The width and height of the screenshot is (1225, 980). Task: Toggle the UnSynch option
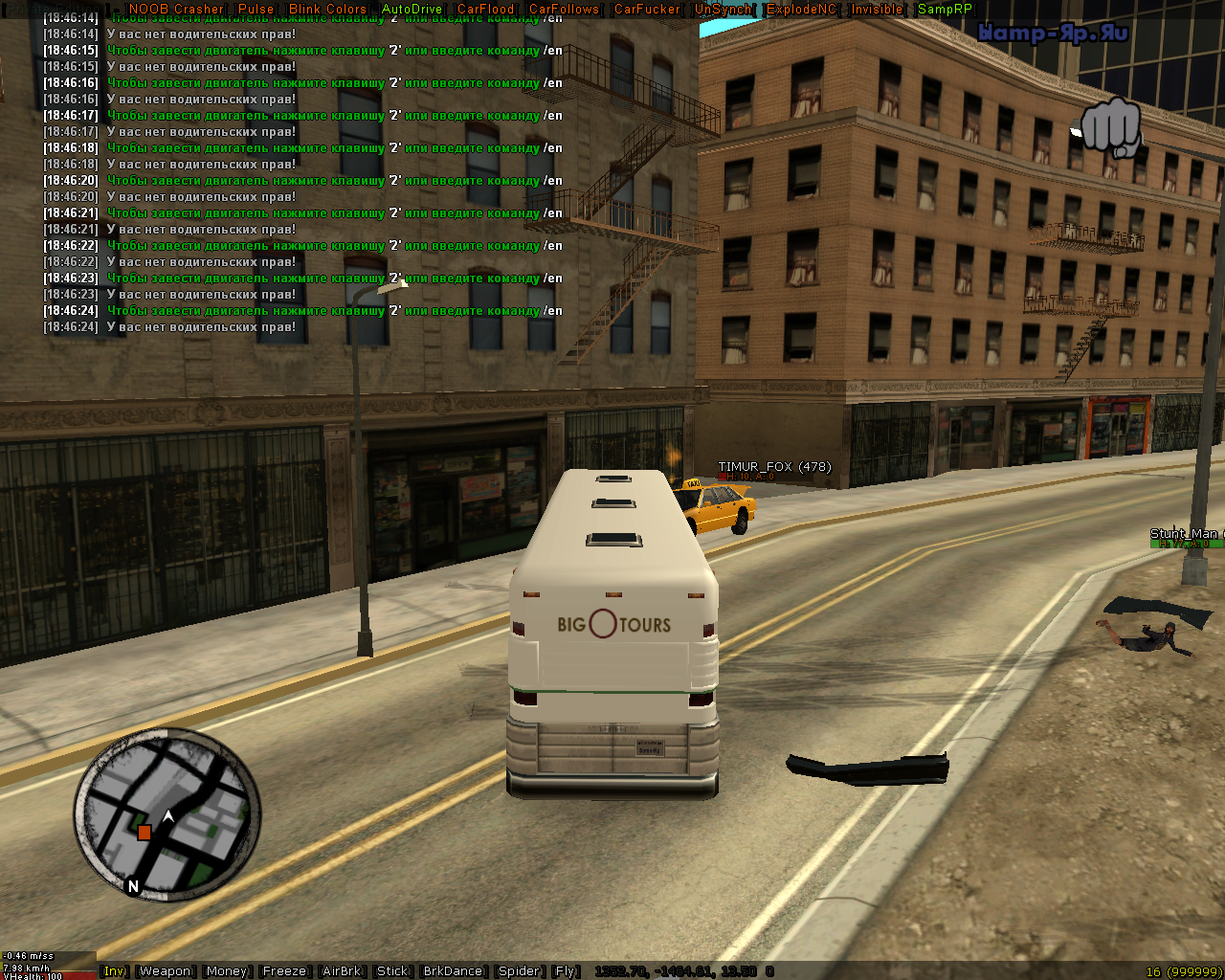click(x=723, y=9)
